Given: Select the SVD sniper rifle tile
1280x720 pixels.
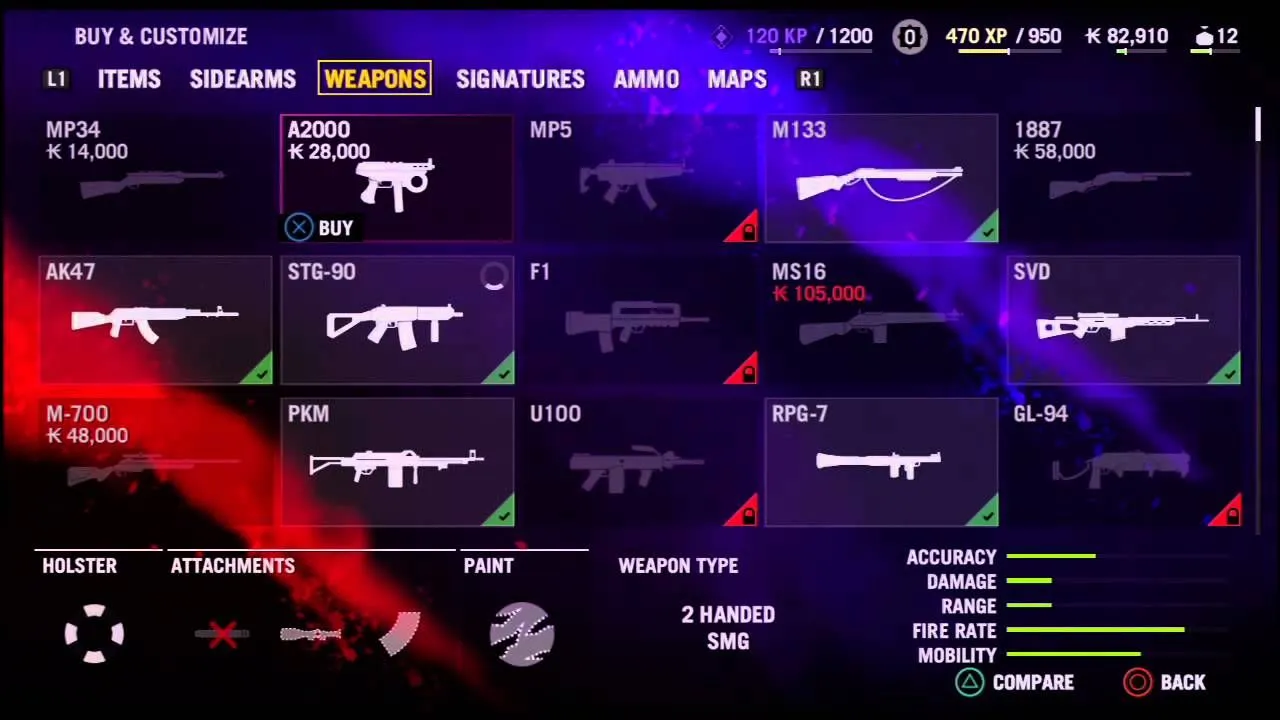Looking at the screenshot, I should coord(1123,320).
